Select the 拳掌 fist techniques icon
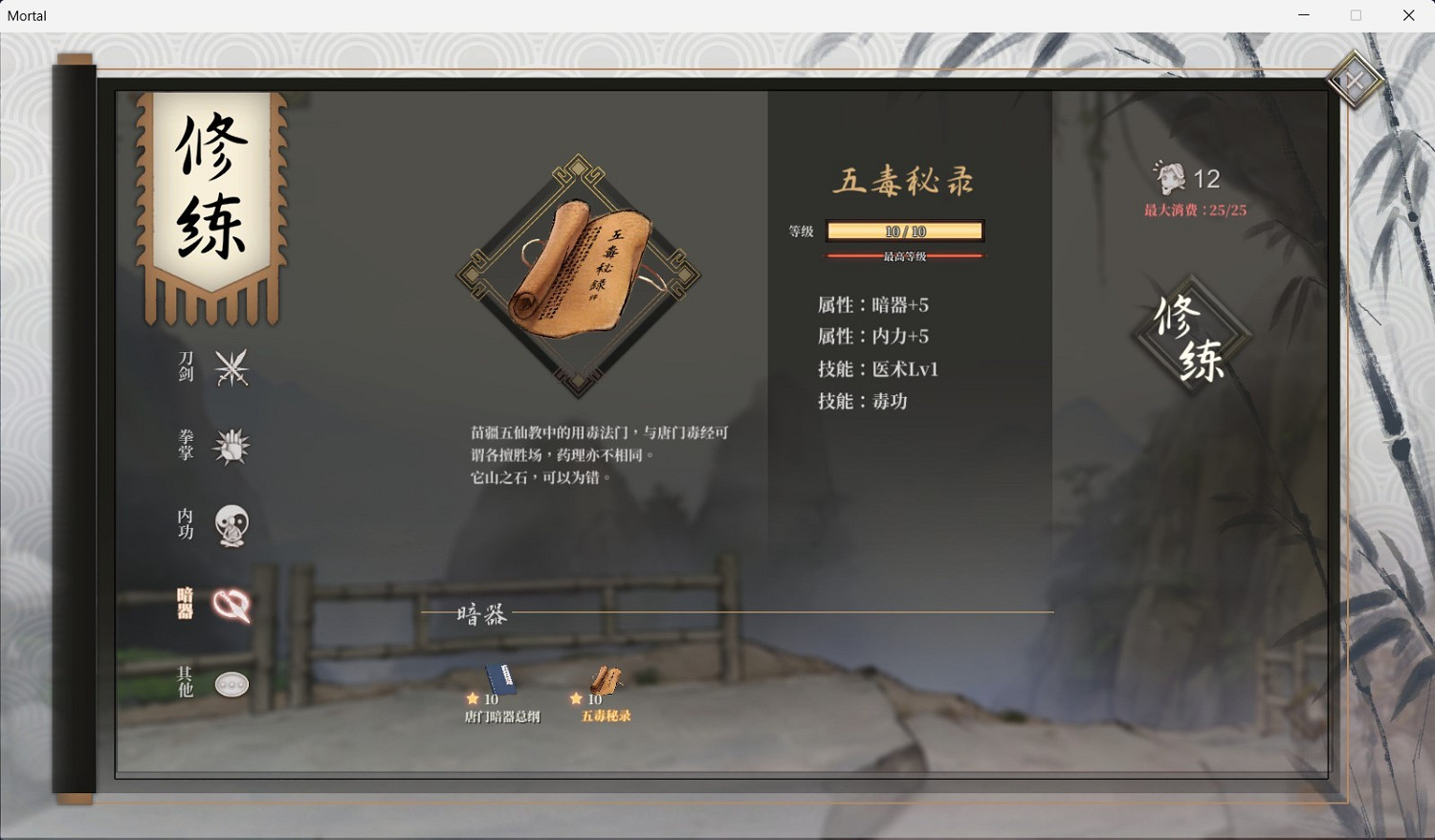This screenshot has width=1435, height=840. pos(231,445)
